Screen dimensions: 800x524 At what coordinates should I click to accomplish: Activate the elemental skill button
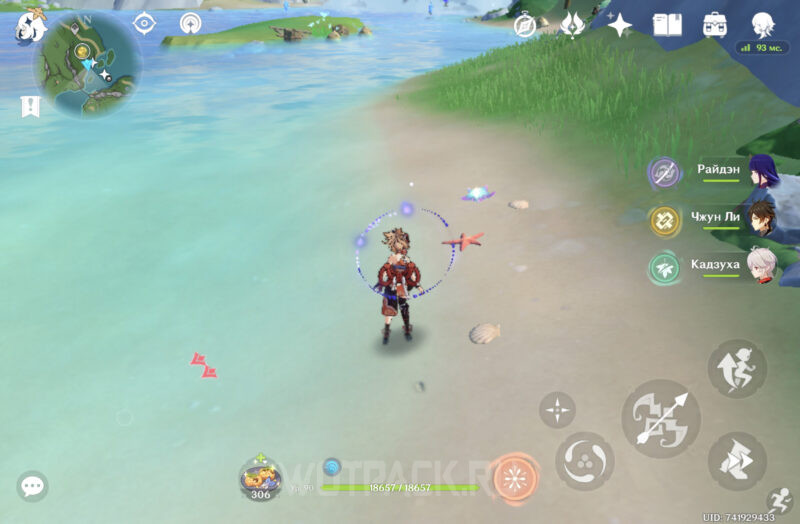[585, 462]
